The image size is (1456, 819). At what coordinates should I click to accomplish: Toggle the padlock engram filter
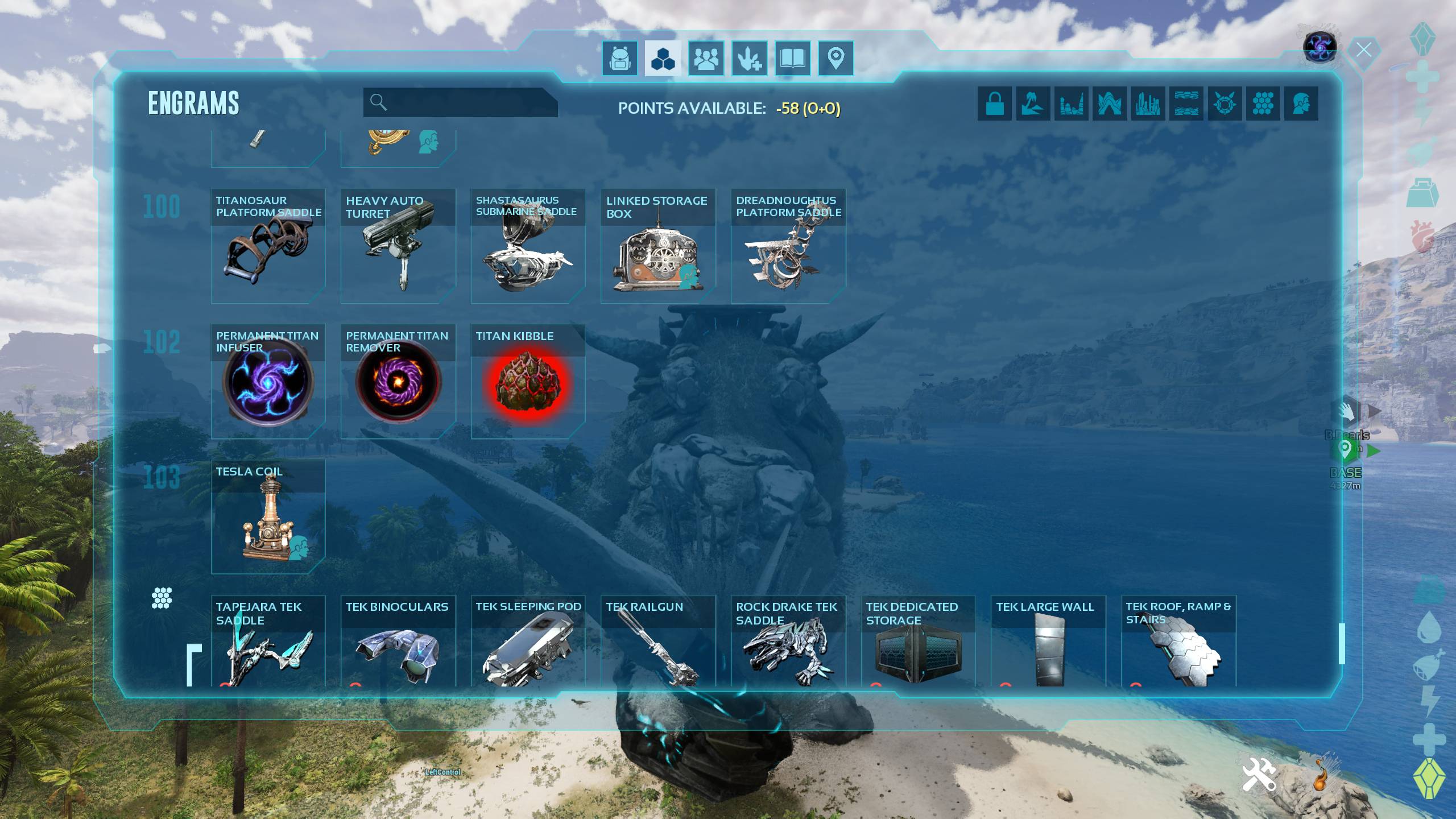click(994, 104)
